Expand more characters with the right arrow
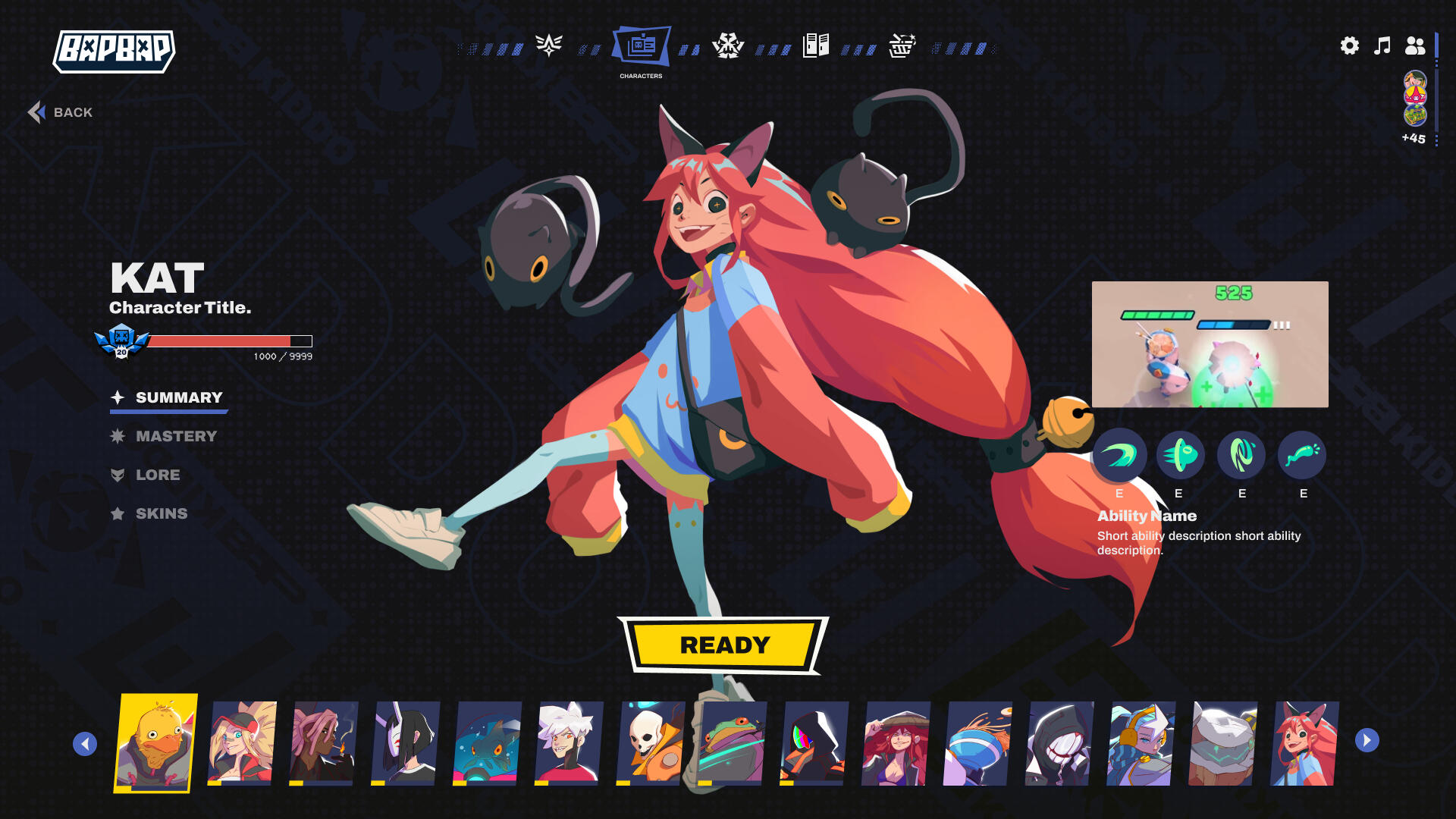The height and width of the screenshot is (819, 1456). click(1367, 742)
